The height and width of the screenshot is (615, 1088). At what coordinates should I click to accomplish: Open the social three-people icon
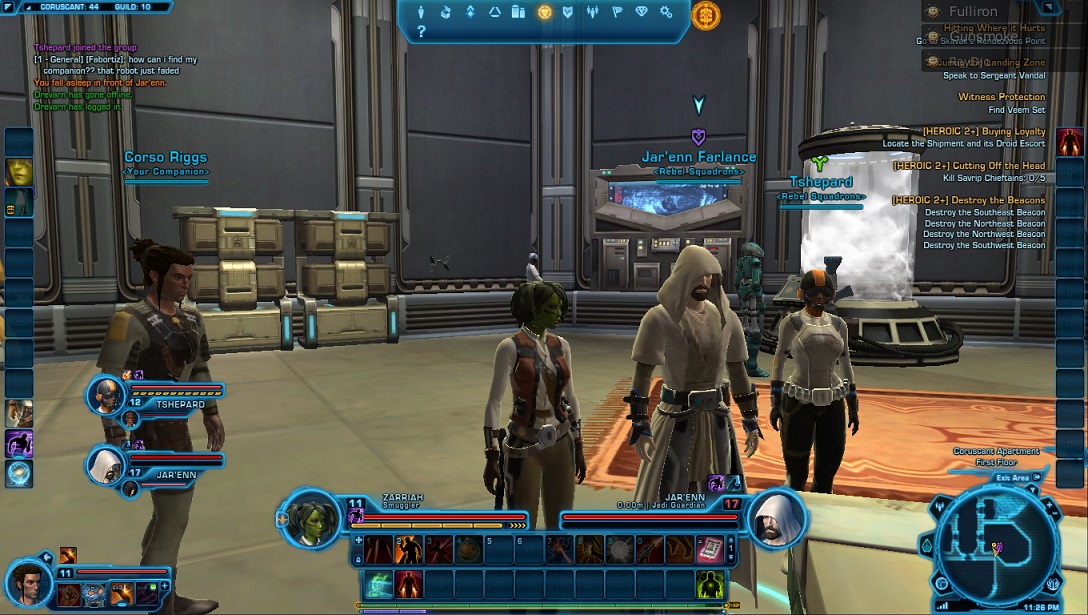point(593,12)
